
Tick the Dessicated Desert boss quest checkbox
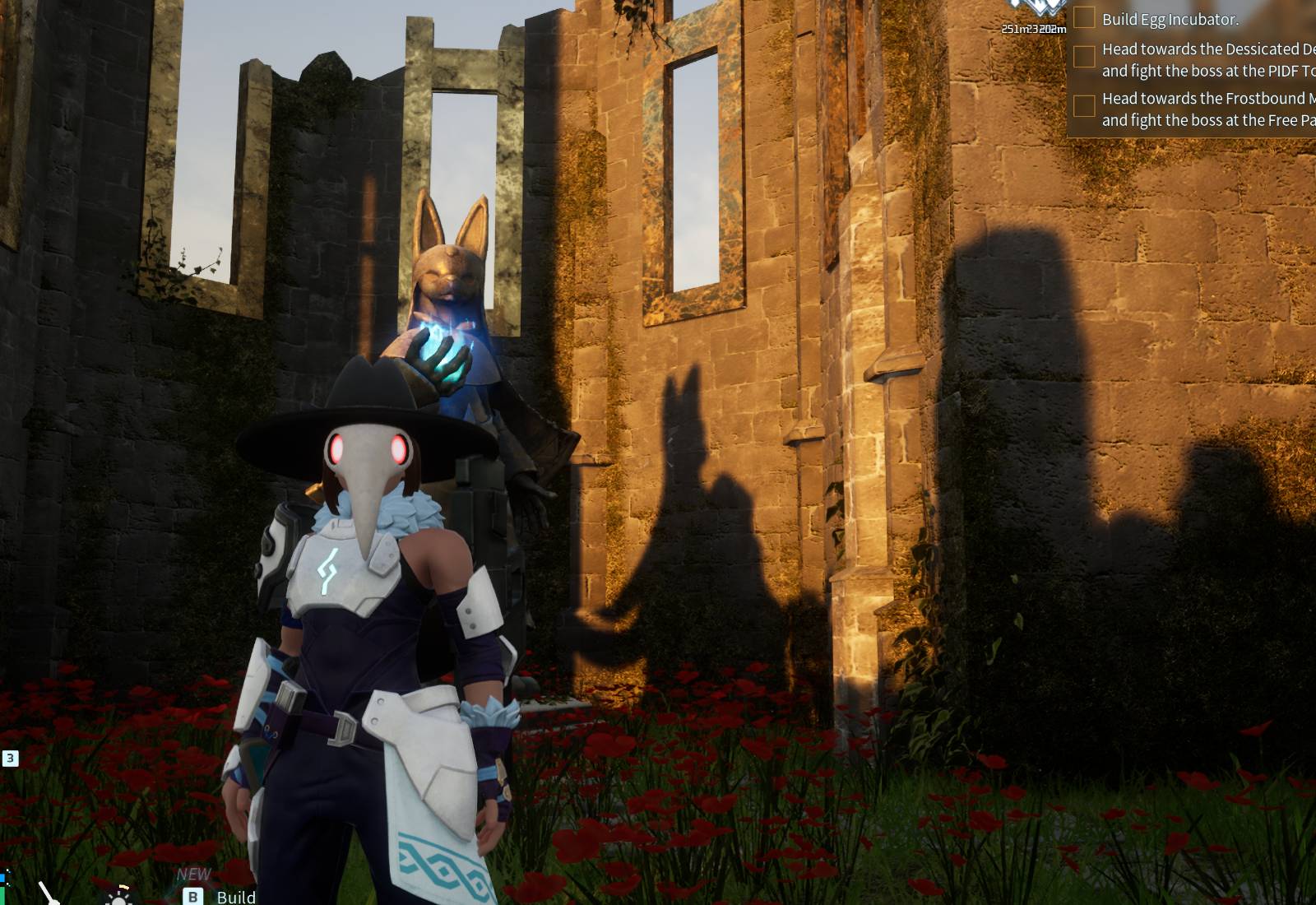[1085, 56]
